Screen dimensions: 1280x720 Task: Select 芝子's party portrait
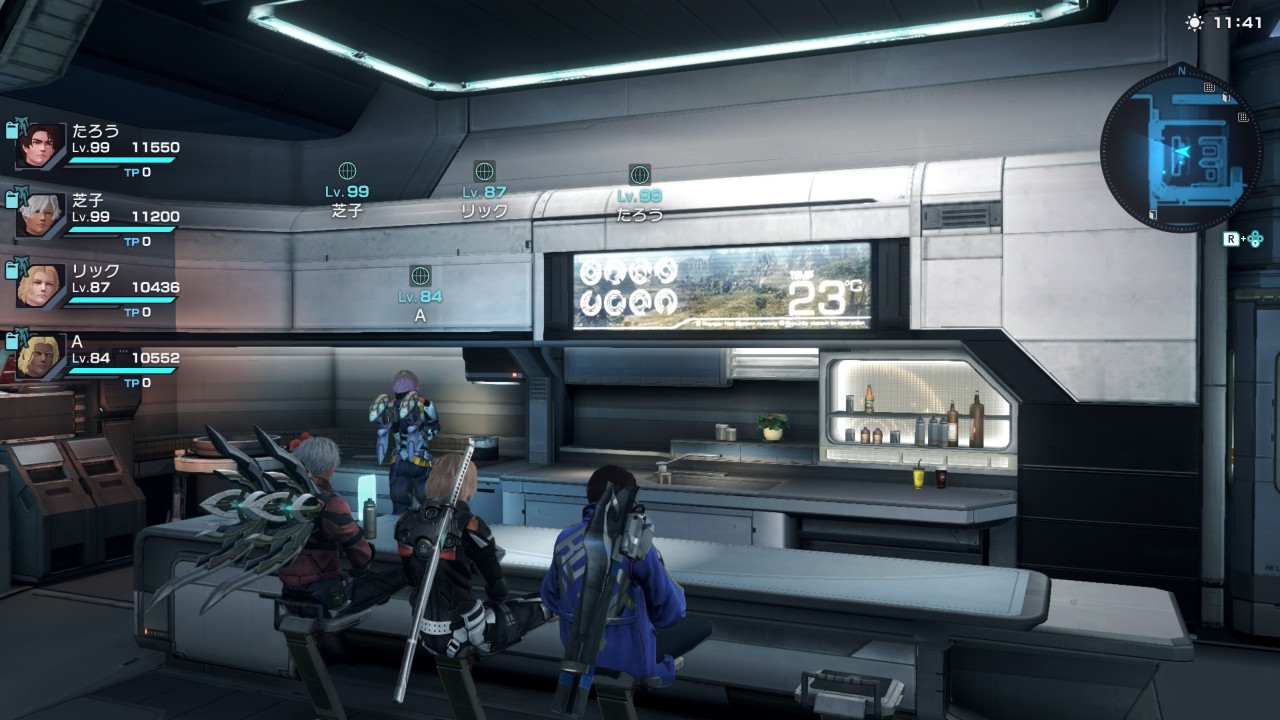click(41, 216)
